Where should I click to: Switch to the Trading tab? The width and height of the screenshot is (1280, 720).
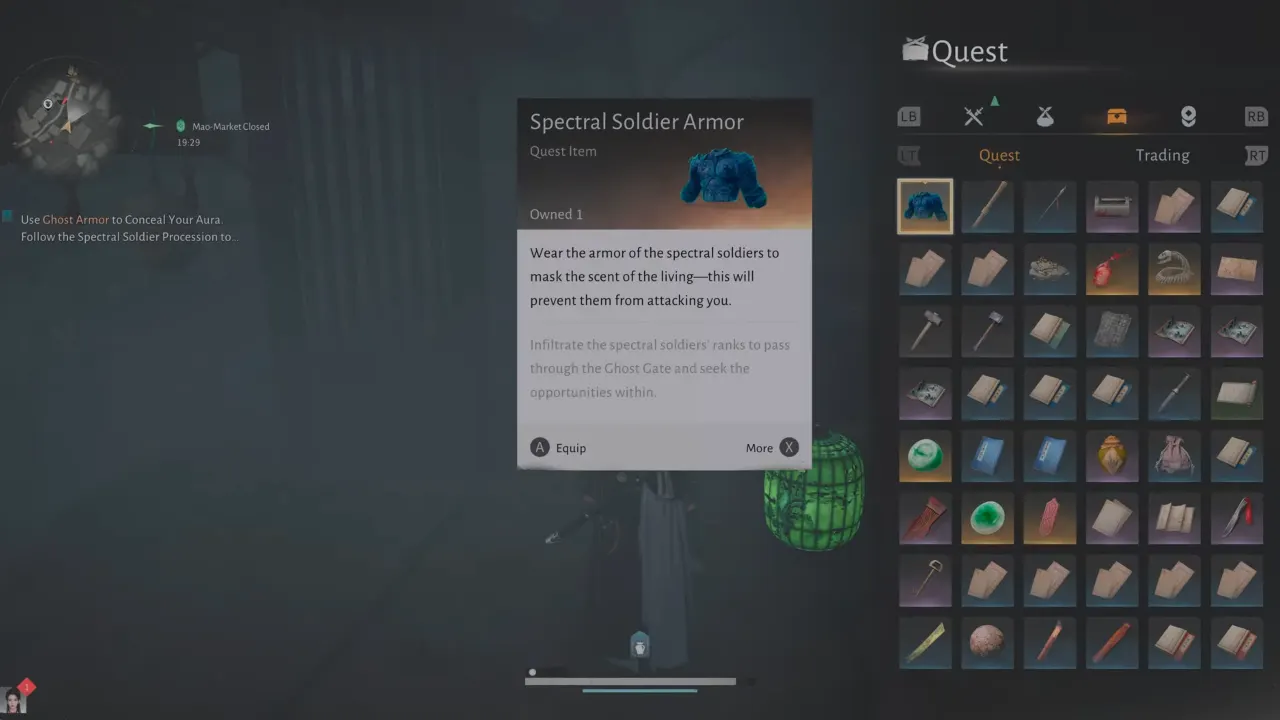(1162, 155)
